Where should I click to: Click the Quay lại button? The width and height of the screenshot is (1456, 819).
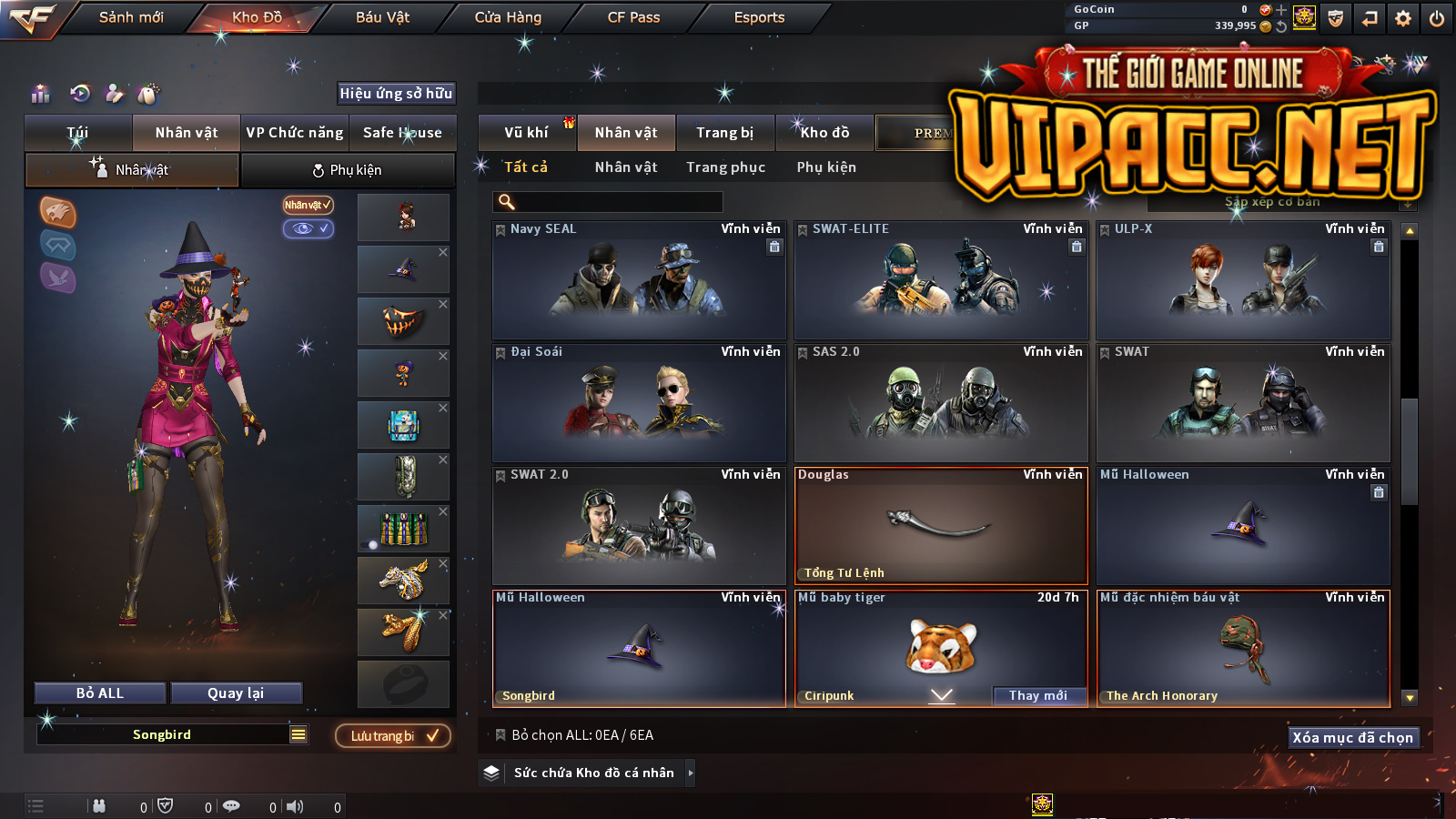coord(236,693)
